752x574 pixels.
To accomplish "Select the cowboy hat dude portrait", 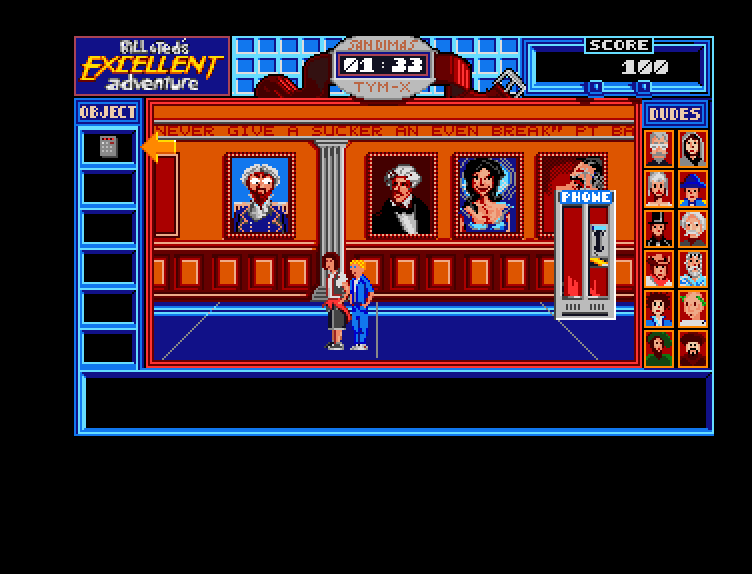I will point(659,269).
